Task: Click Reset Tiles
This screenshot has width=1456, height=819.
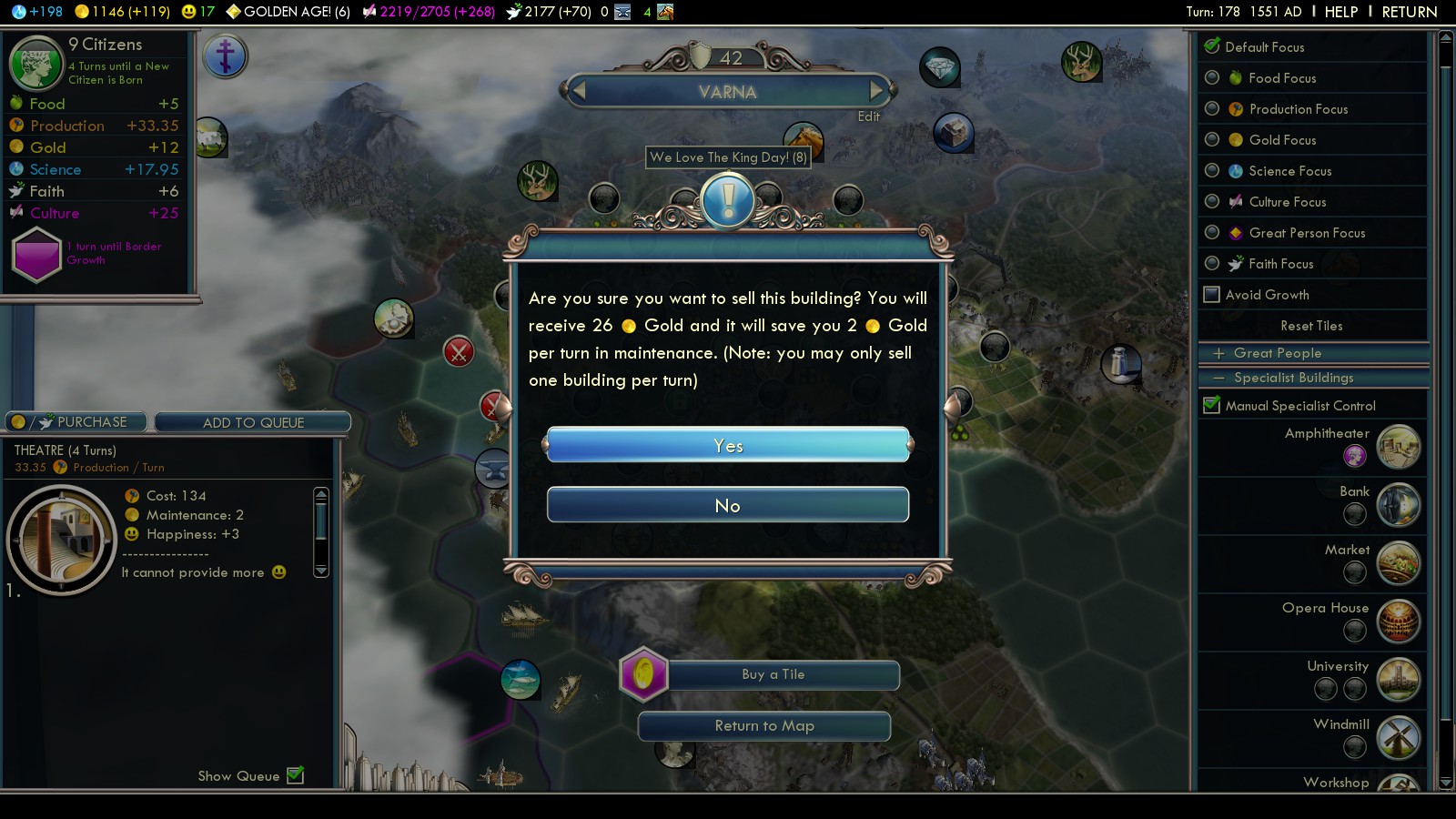Action: tap(1311, 326)
